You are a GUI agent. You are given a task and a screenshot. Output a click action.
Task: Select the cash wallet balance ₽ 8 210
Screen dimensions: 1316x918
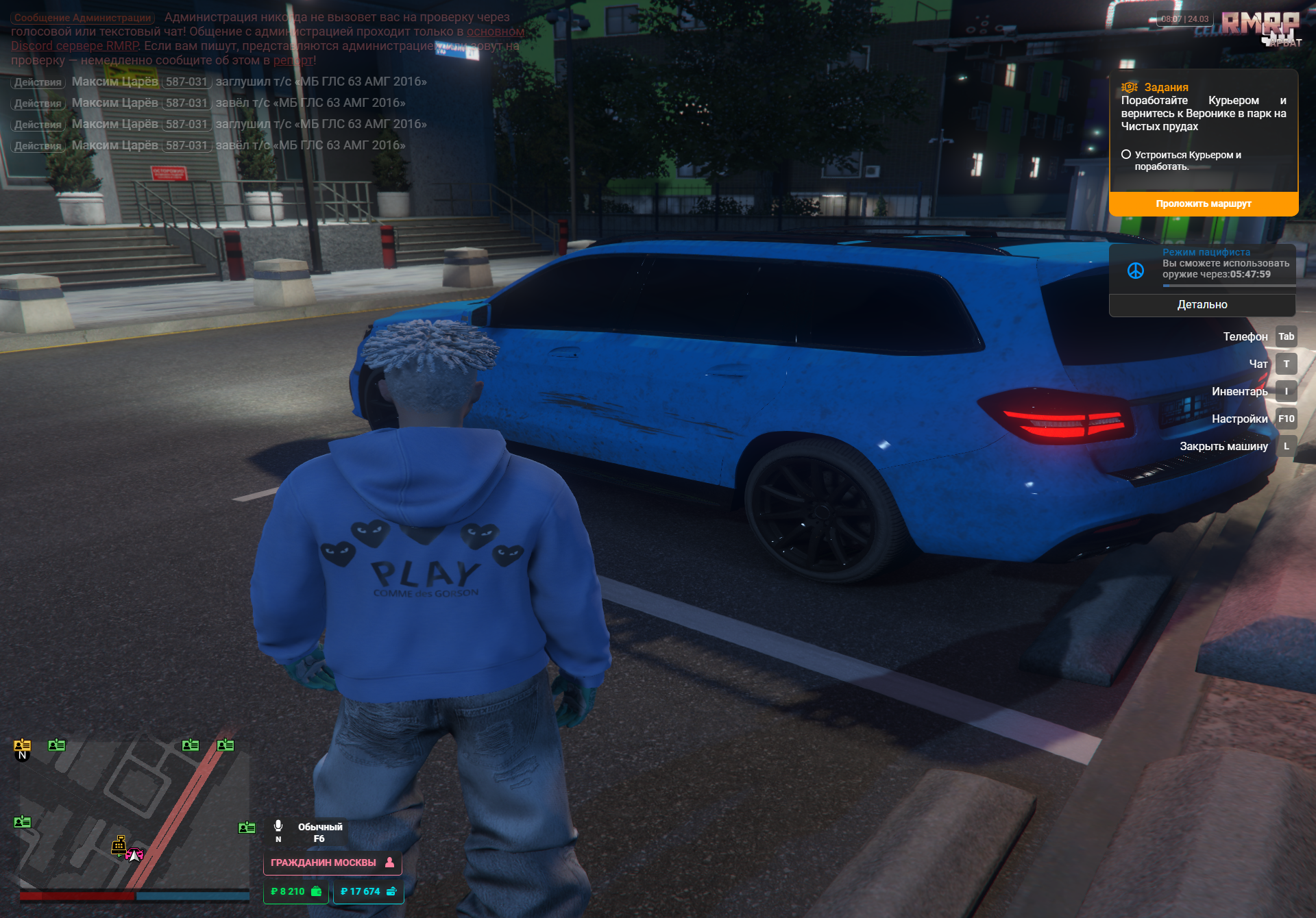295,891
